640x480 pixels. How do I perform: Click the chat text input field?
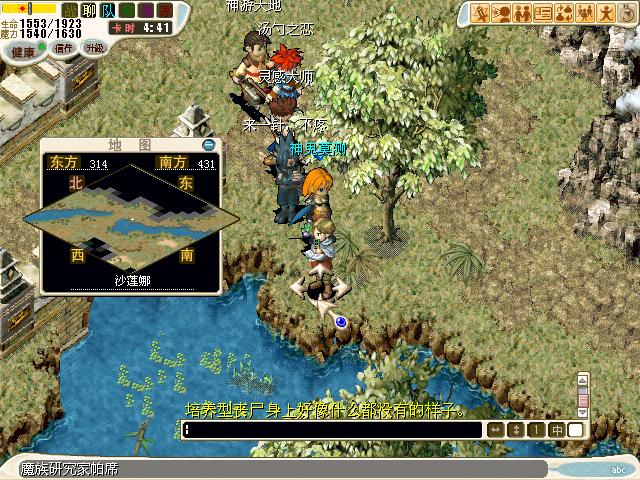click(332, 429)
